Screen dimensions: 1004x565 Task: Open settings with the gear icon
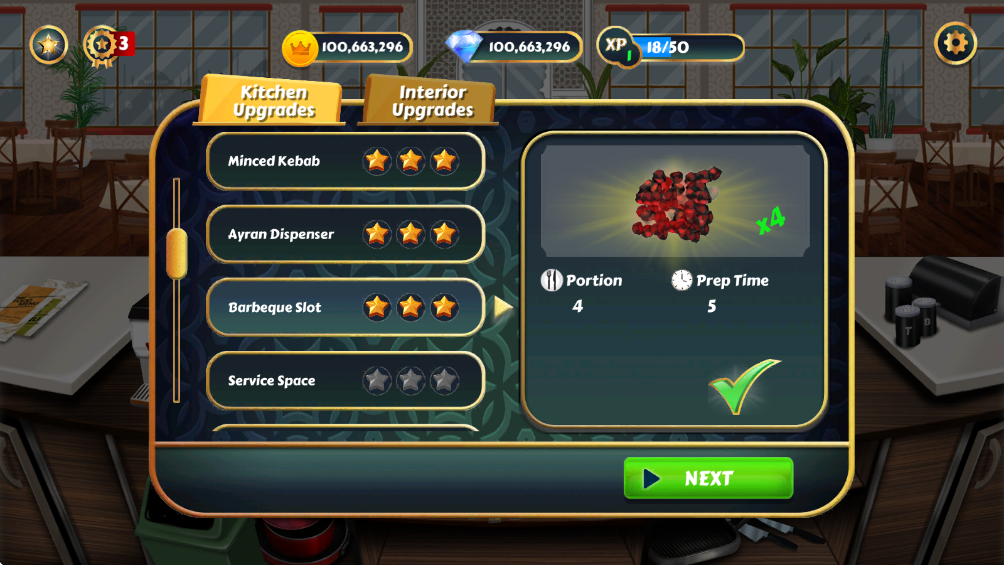(x=955, y=44)
